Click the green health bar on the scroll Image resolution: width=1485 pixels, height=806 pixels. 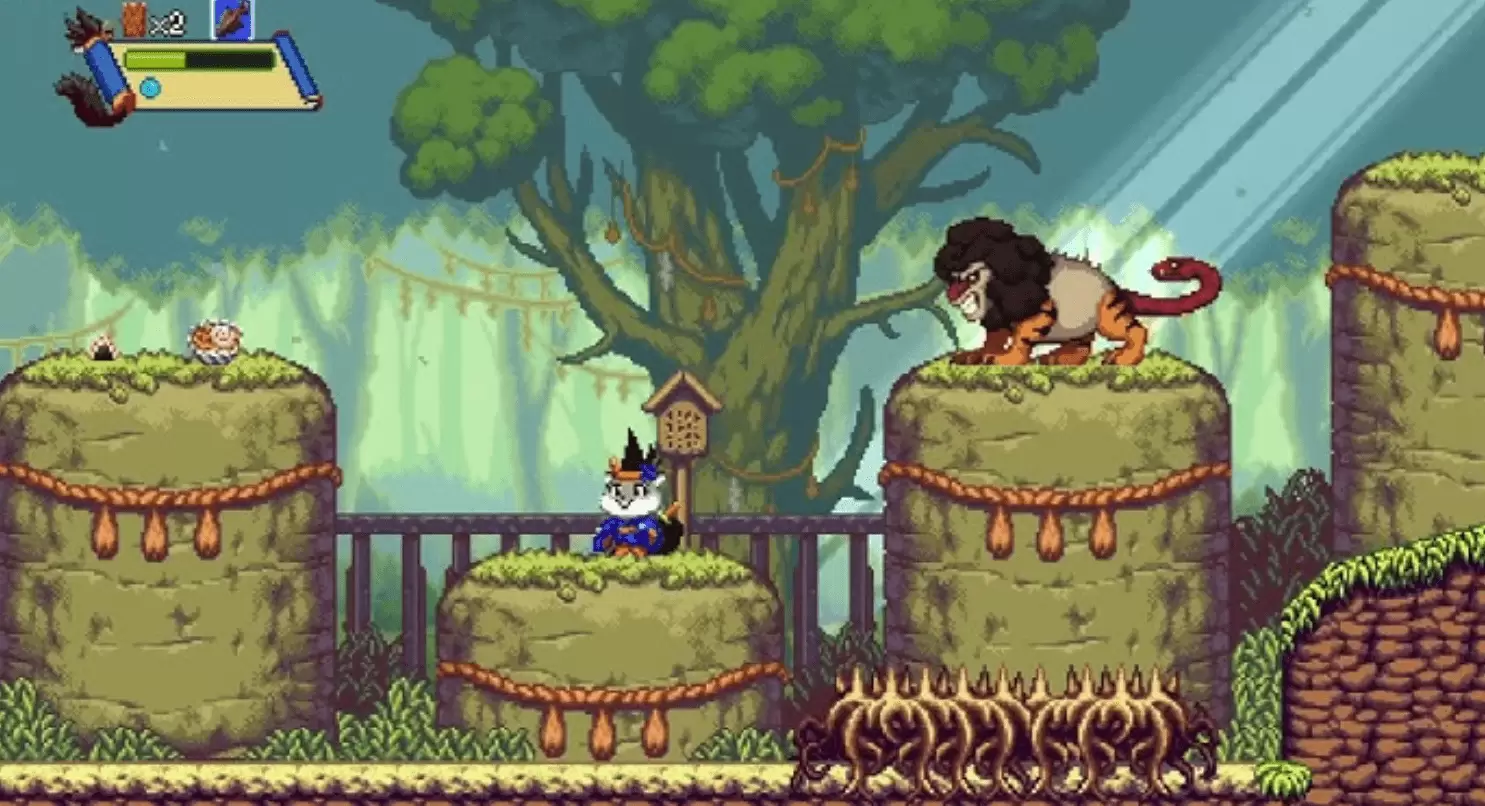155,58
